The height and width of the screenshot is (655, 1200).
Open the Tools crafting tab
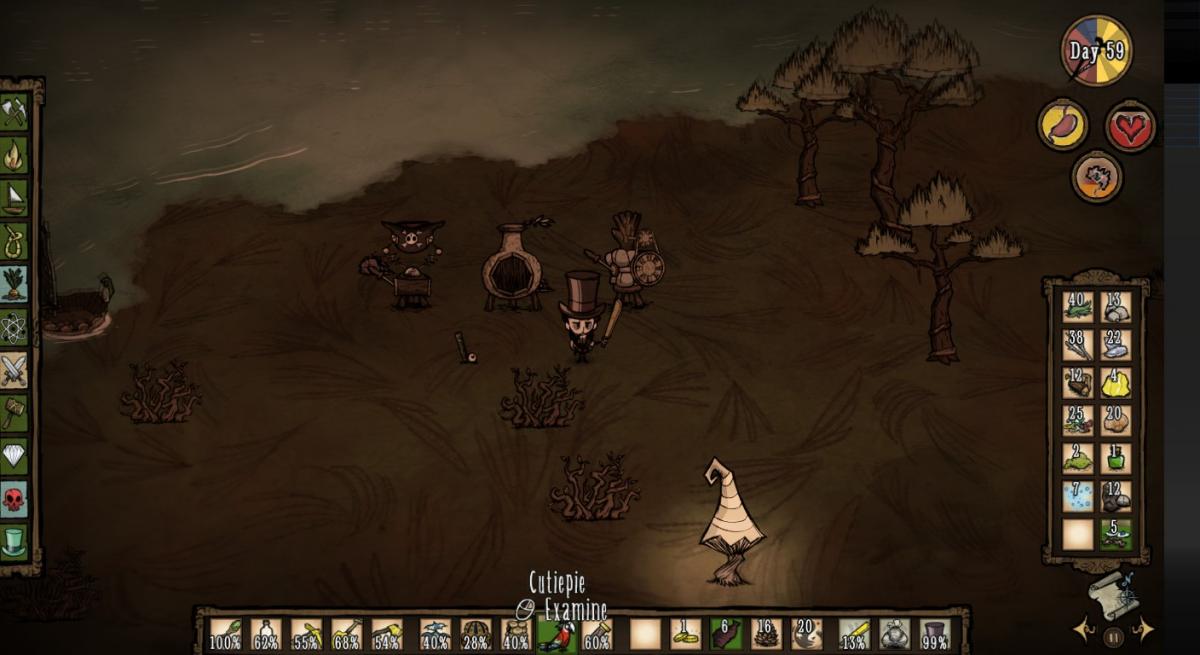click(x=14, y=112)
